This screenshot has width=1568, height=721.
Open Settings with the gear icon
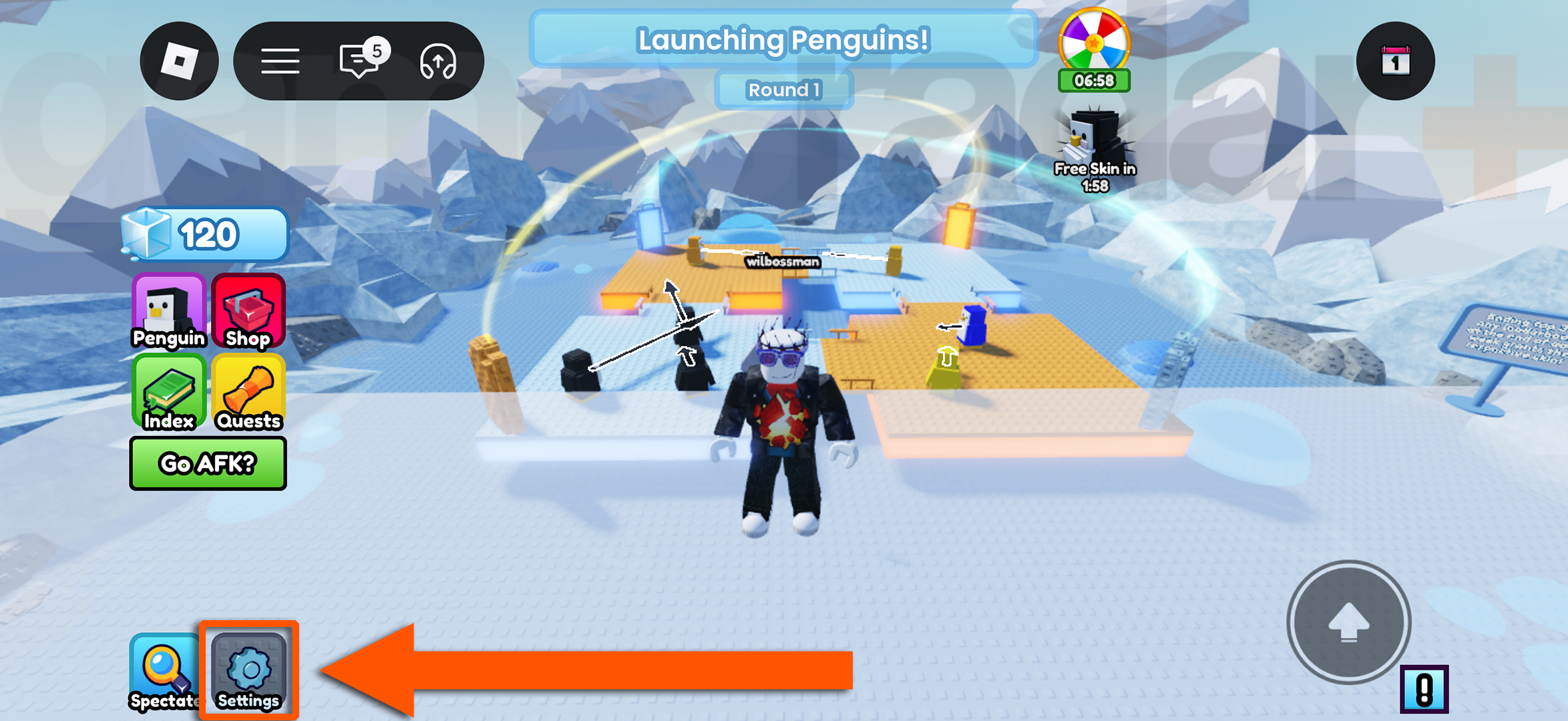[x=248, y=670]
